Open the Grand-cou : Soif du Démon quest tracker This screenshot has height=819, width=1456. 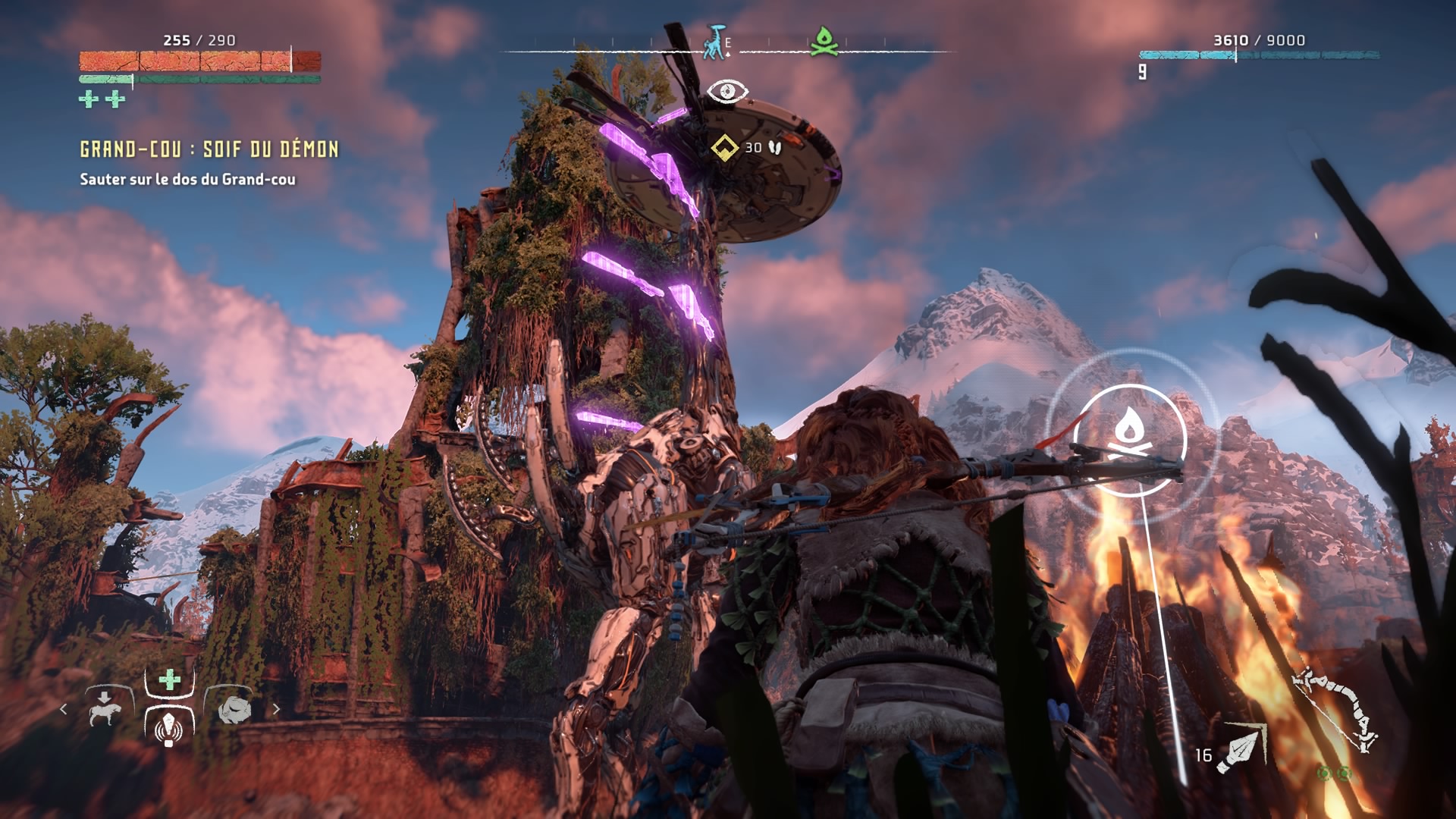(209, 149)
